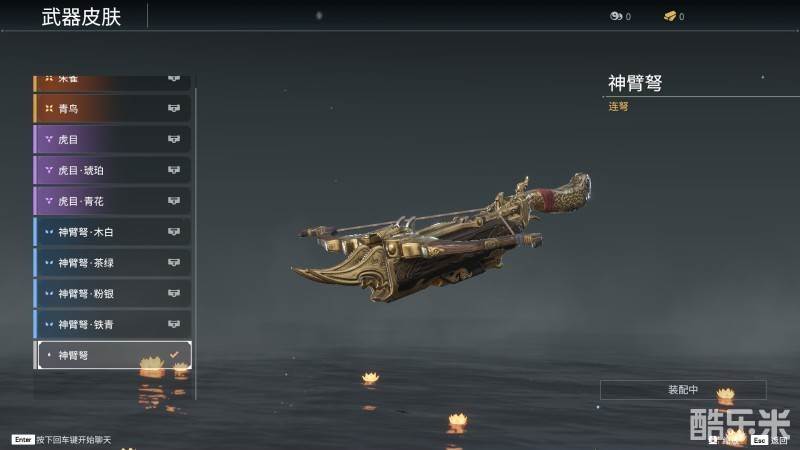Choose the 神臂弩·茶绿 skin
Screen dimensions: 800x450
tap(112, 263)
